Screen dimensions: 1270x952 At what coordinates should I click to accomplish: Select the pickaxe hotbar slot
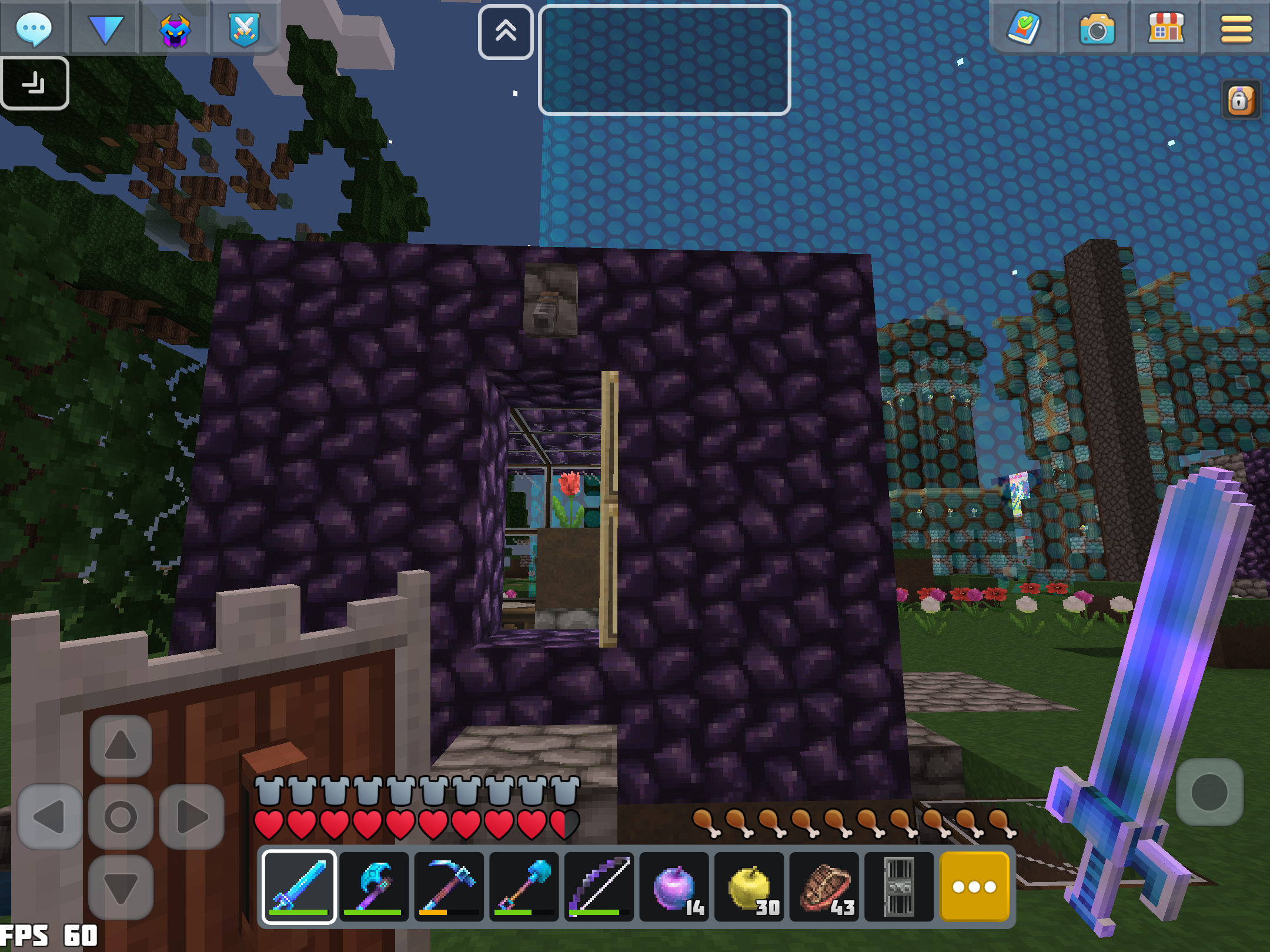[449, 886]
